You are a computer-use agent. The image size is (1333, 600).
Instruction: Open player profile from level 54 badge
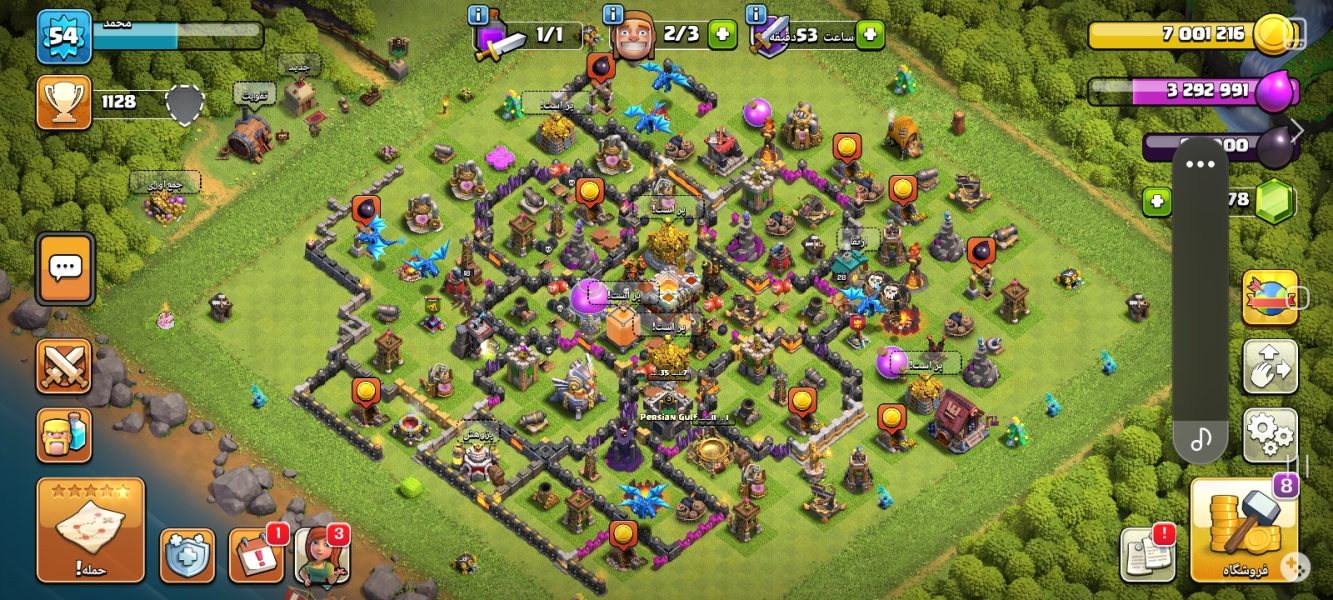coord(64,37)
